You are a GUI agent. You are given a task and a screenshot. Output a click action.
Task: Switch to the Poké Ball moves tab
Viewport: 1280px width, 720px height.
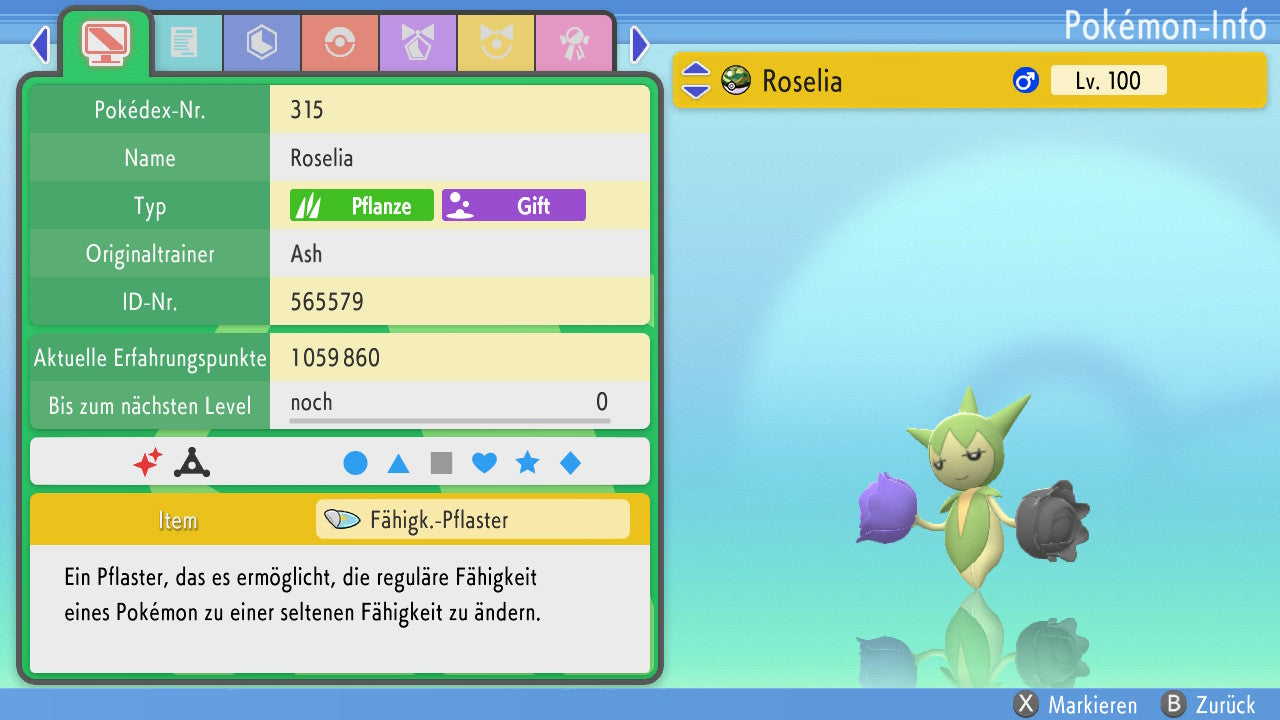(340, 43)
